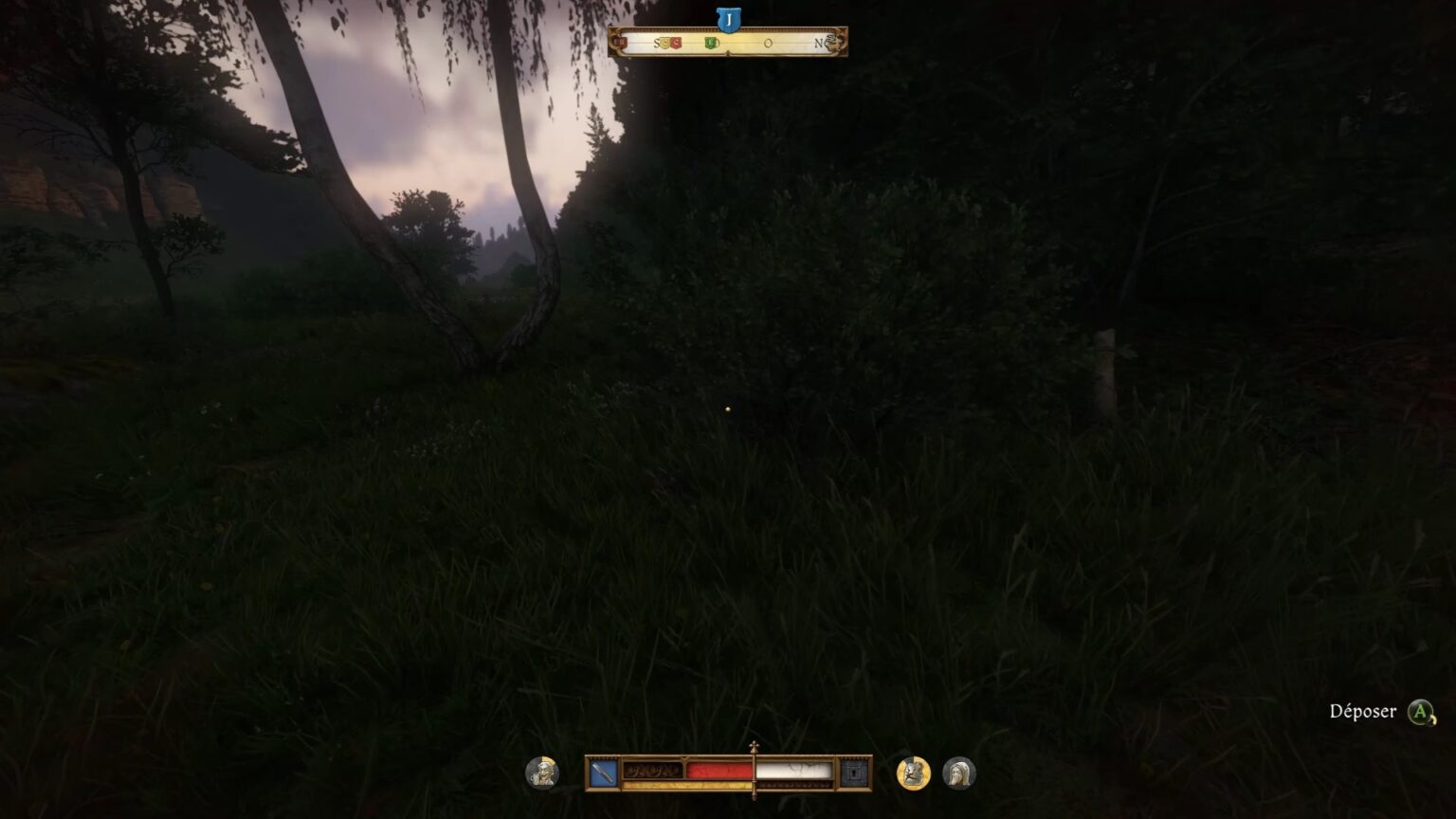This screenshot has width=1456, height=819.
Task: Click the yellow shield marker on the compass
Action: tap(664, 43)
